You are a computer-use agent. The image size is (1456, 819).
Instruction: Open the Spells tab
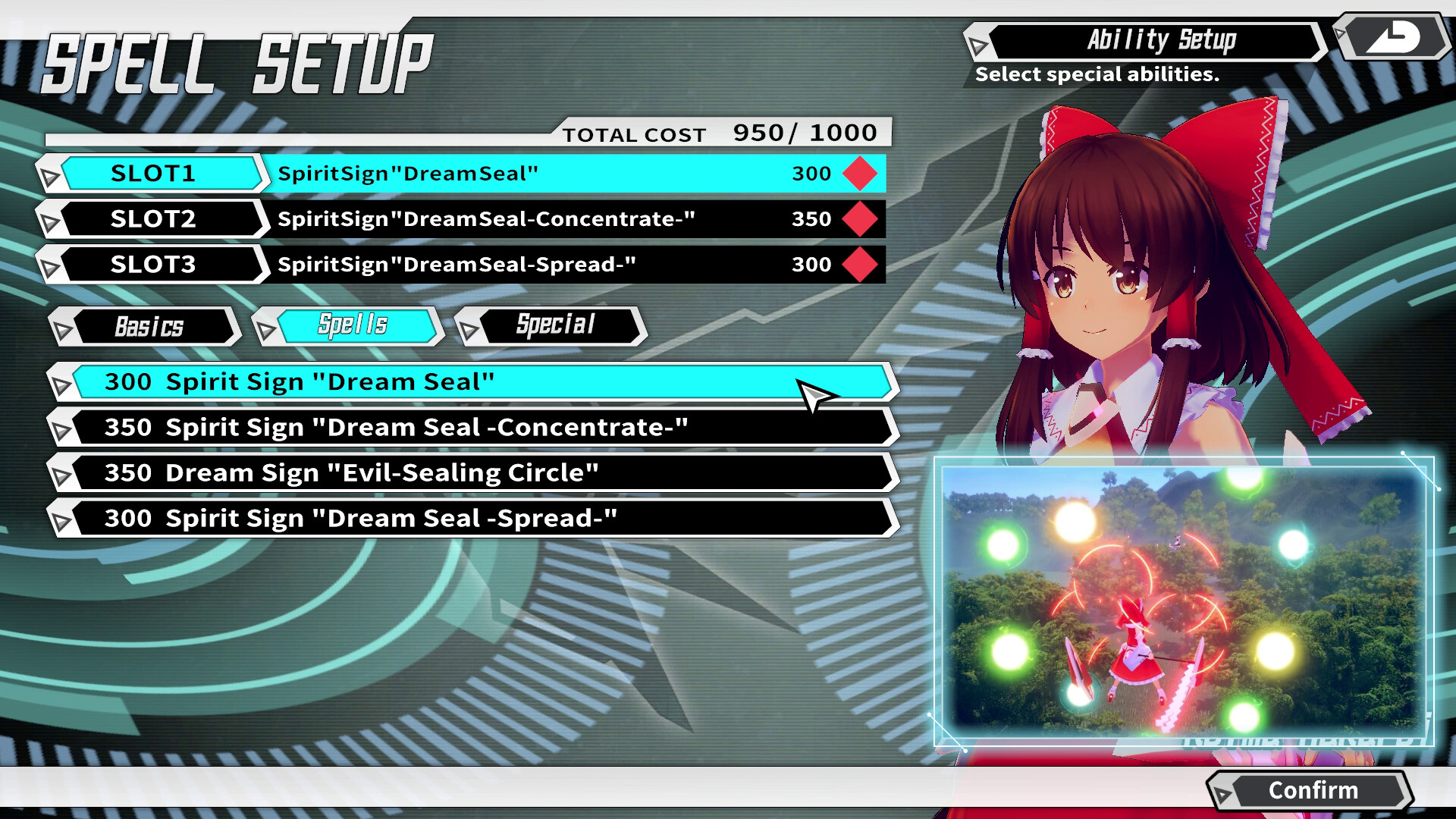353,326
